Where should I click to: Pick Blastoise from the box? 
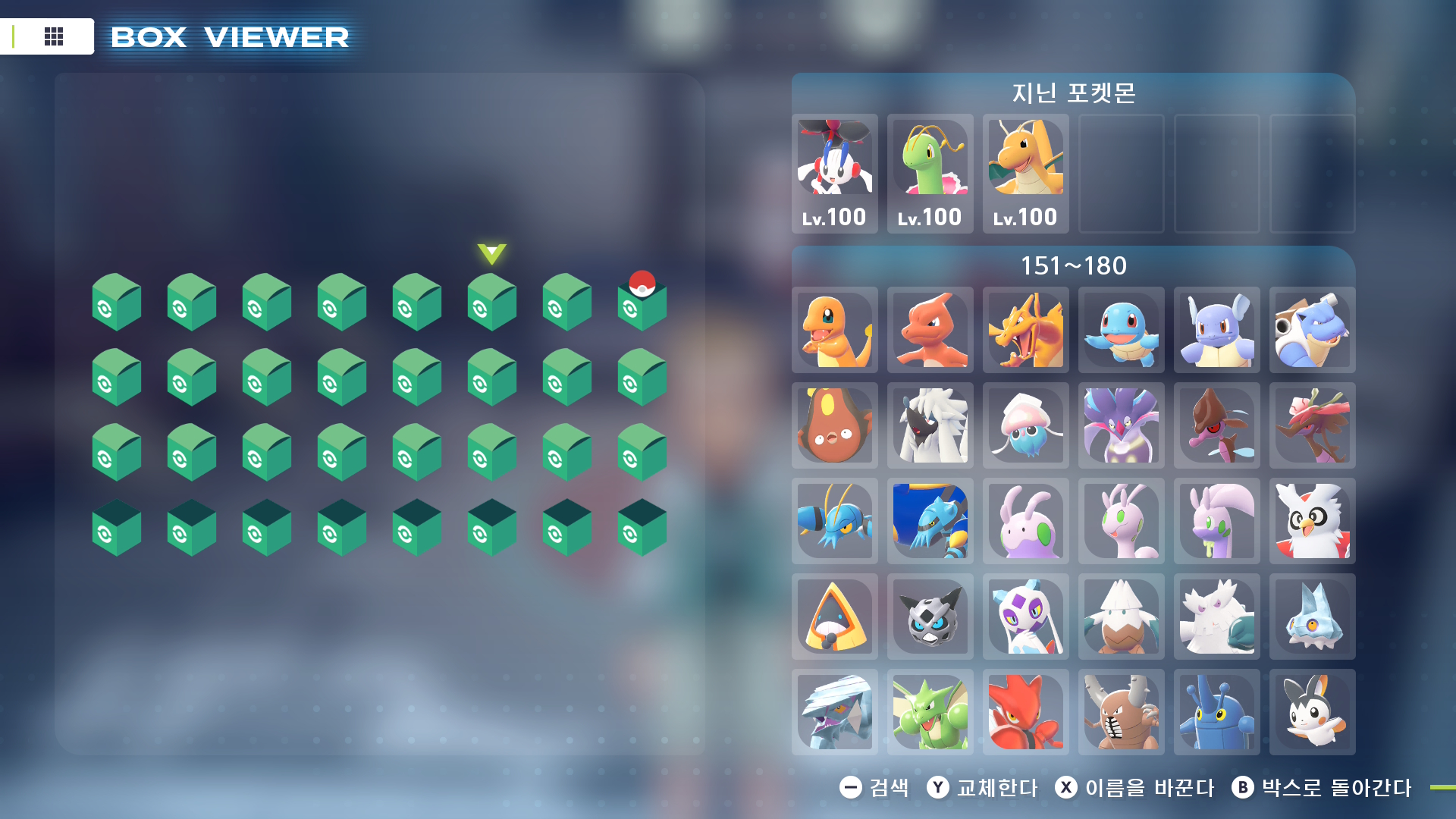point(1312,330)
